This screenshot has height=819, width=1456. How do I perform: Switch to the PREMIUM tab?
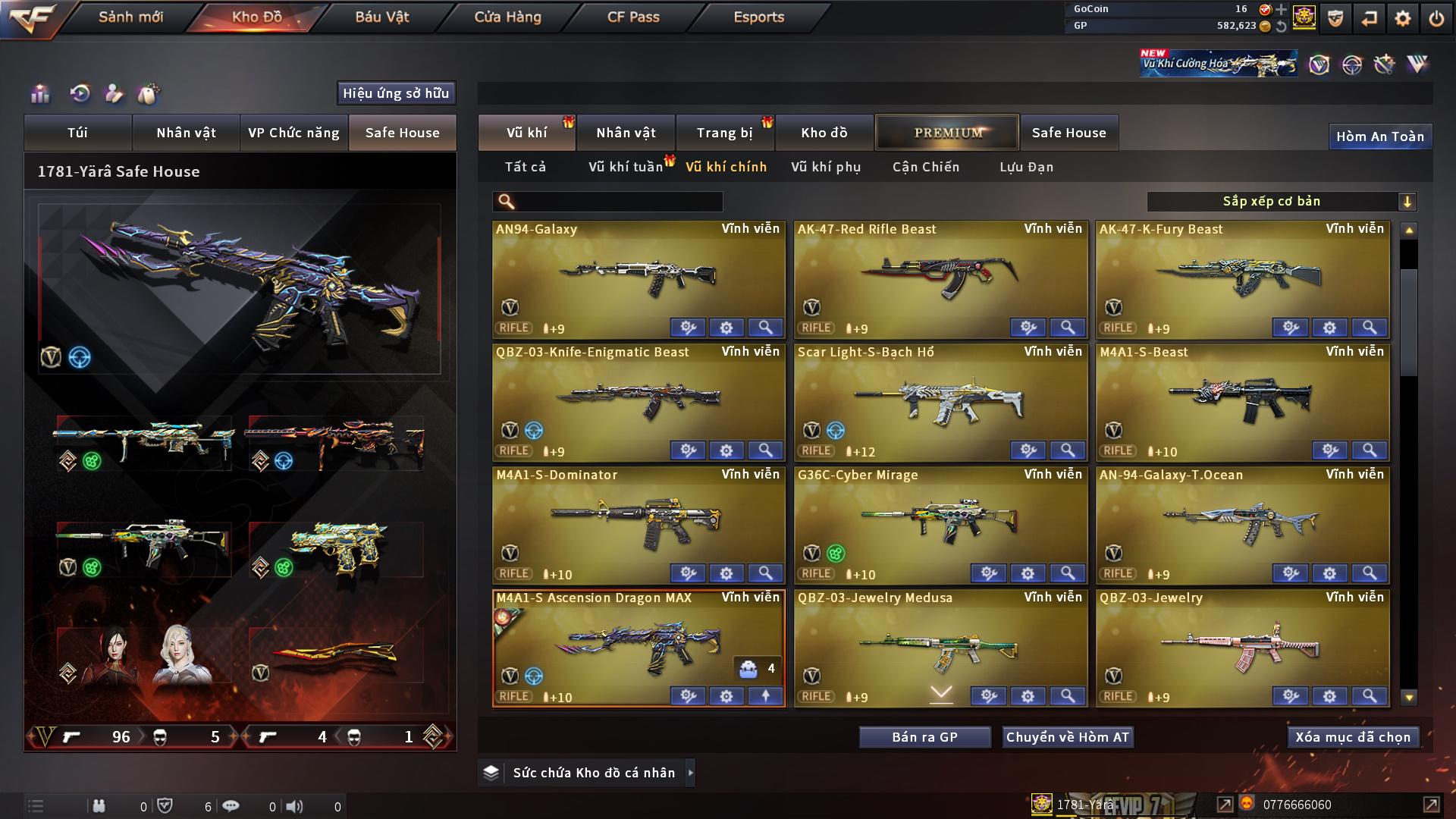[947, 133]
